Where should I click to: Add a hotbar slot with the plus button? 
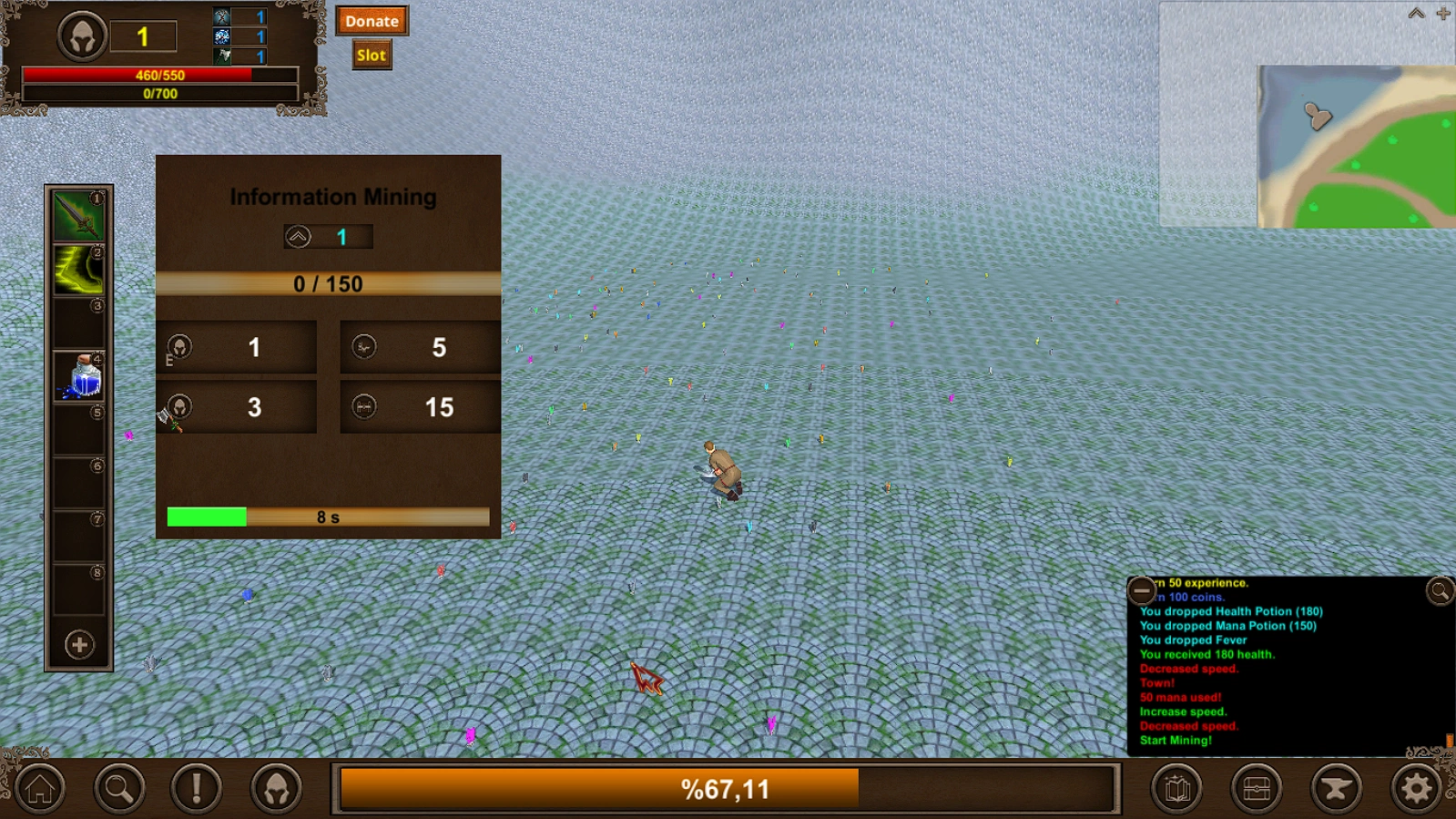point(78,645)
